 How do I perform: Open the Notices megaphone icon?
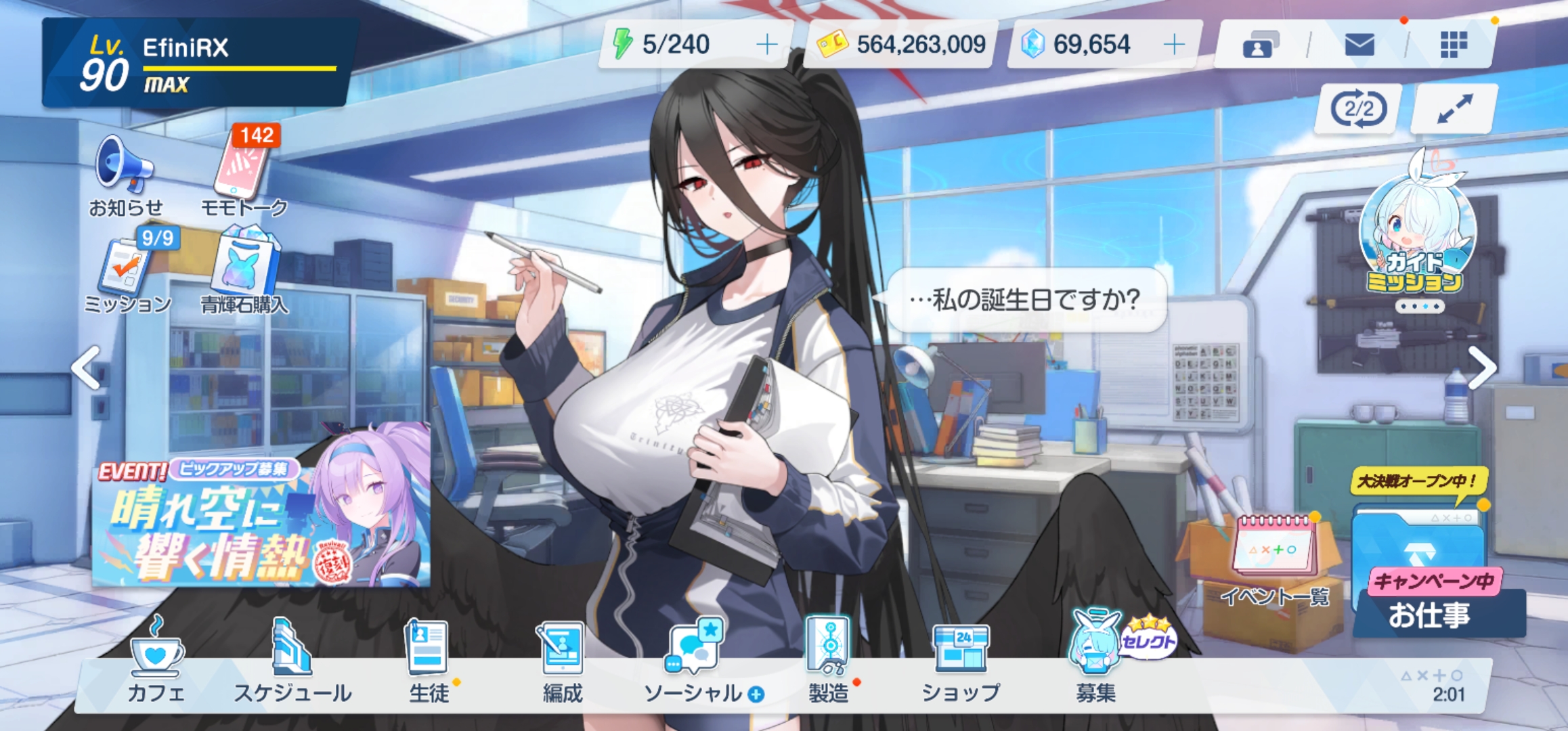(x=125, y=173)
